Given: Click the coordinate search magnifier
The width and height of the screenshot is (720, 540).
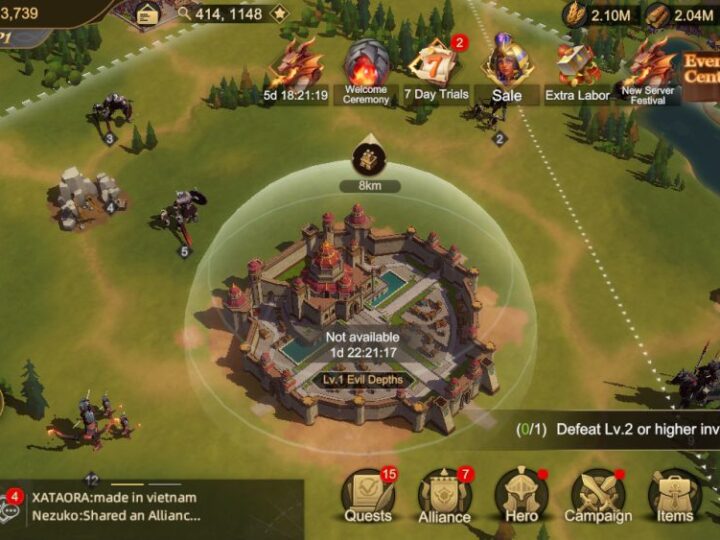Looking at the screenshot, I should (184, 14).
